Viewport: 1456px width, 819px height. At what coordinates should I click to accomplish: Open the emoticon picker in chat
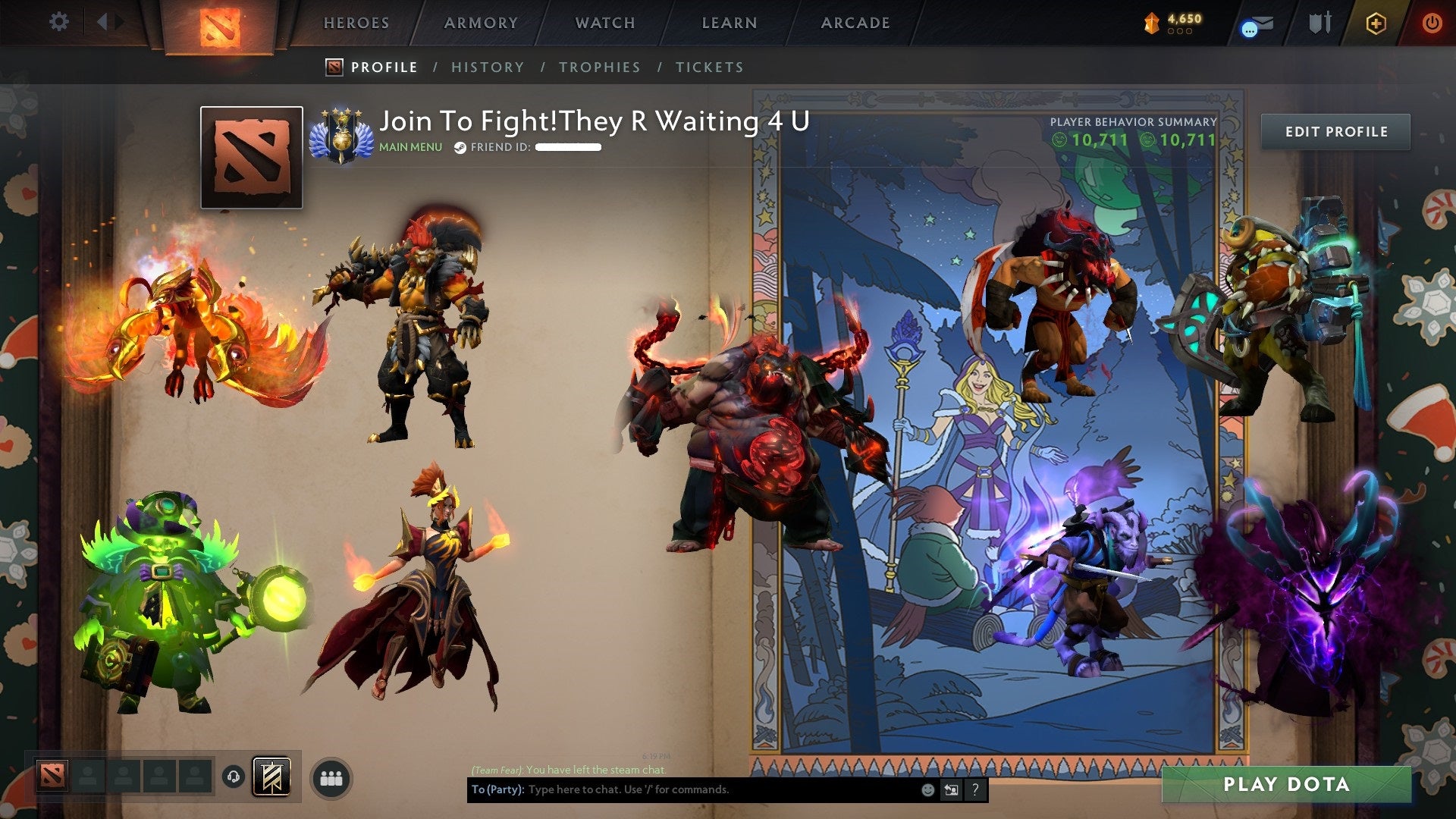click(x=927, y=789)
